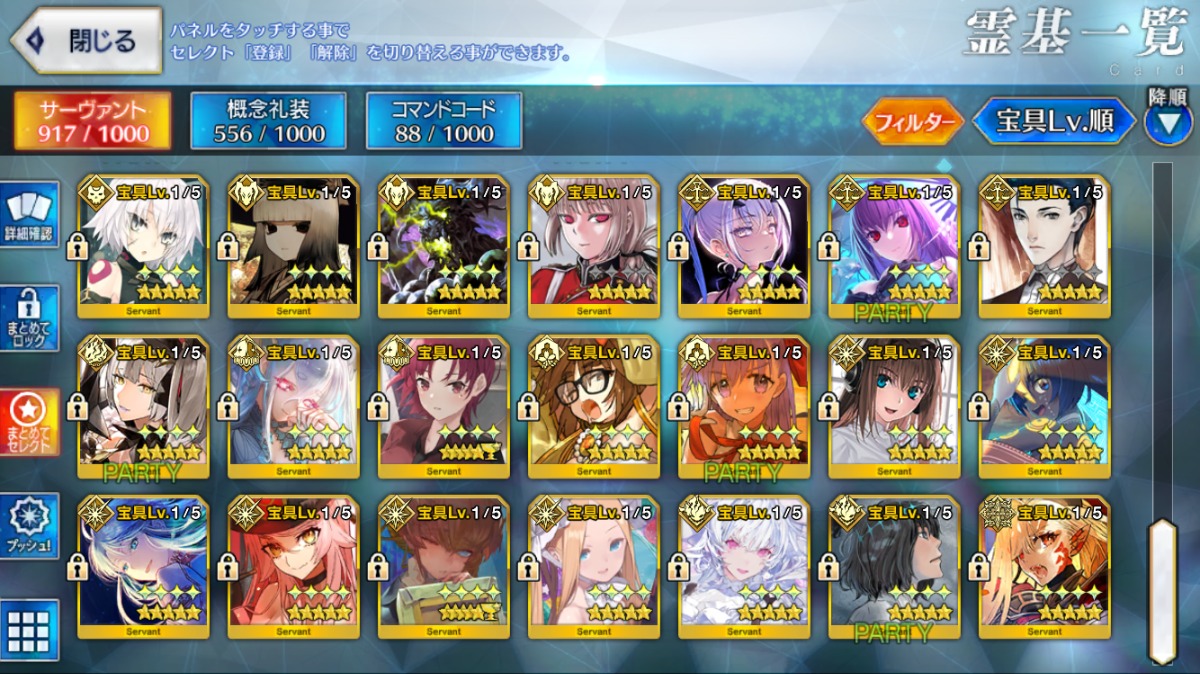The height and width of the screenshot is (674, 1200).
Task: Open the フィルター options
Action: [x=912, y=122]
